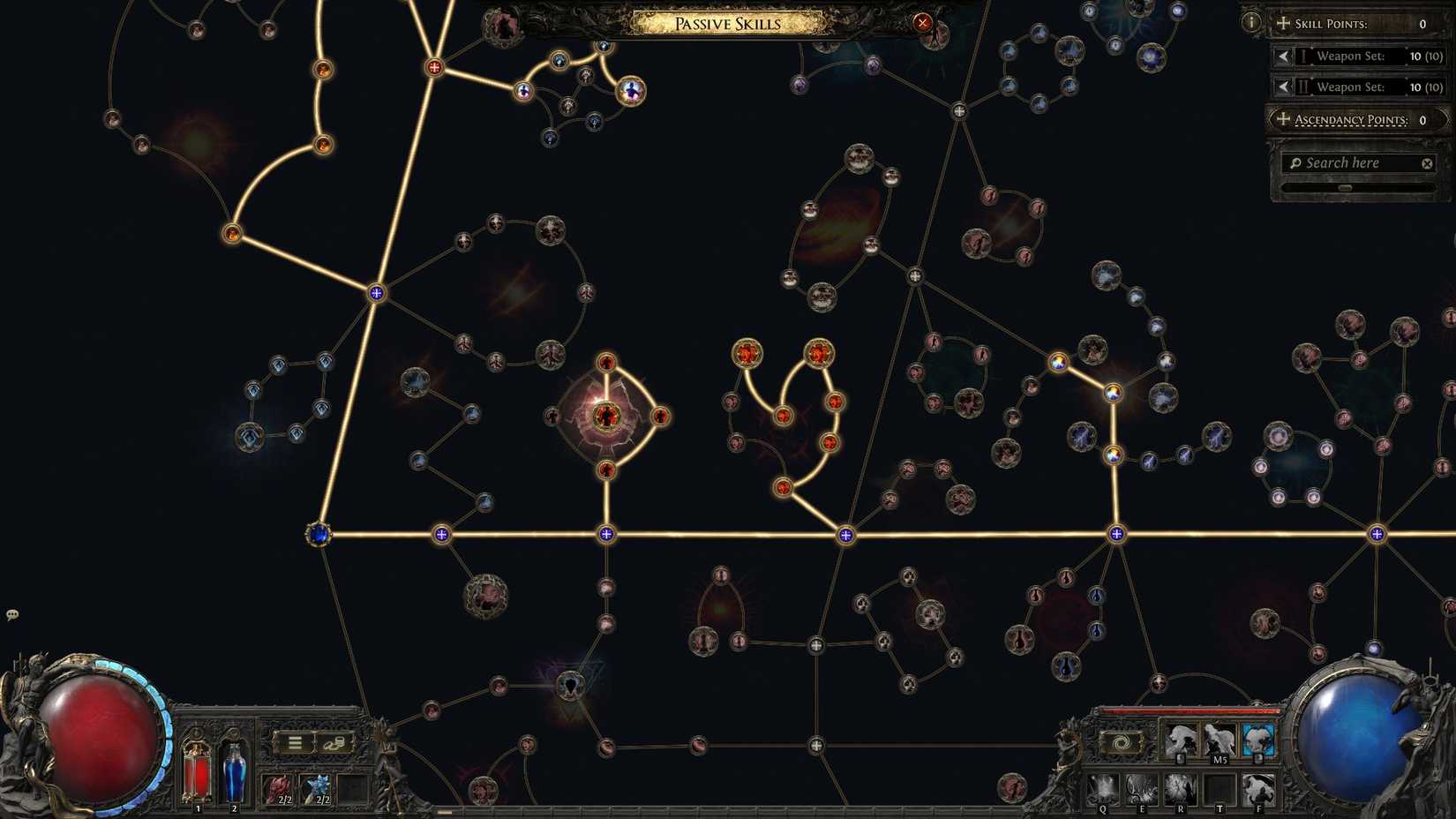1456x819 pixels.
Task: Open the hamburger menu near the flasks
Action: click(x=294, y=742)
